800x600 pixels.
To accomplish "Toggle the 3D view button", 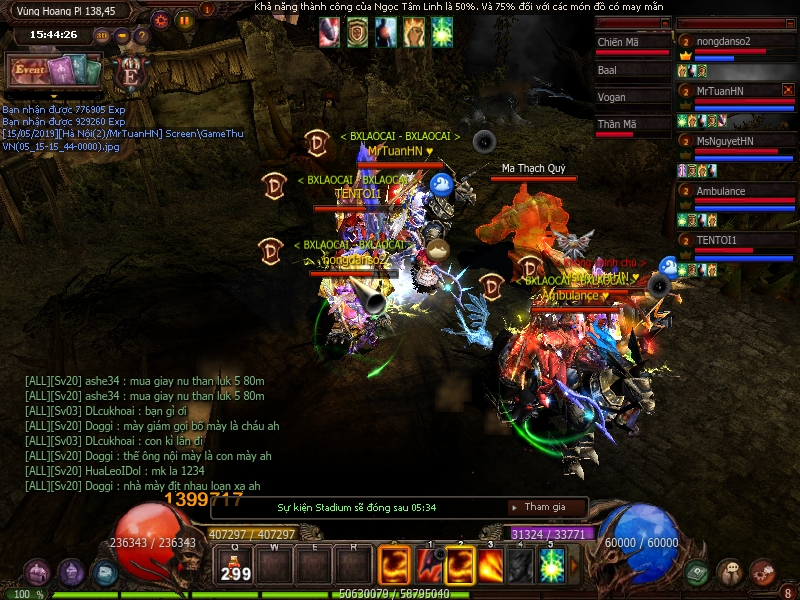I will tap(102, 36).
